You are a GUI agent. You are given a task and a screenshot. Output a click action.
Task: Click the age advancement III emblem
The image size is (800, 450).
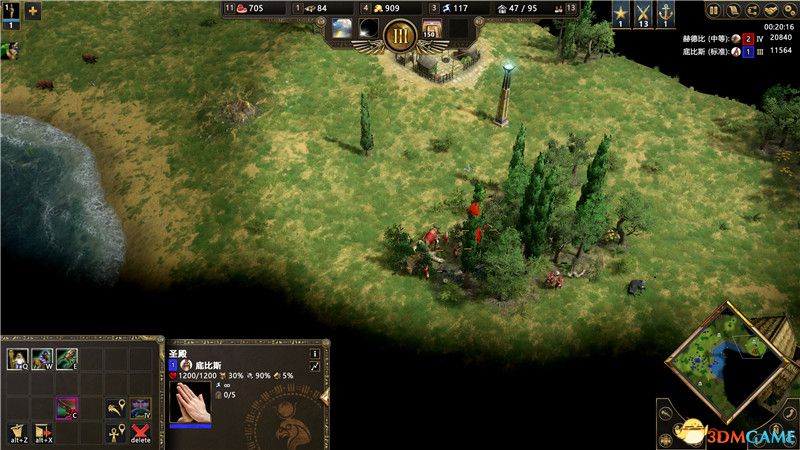click(x=400, y=36)
